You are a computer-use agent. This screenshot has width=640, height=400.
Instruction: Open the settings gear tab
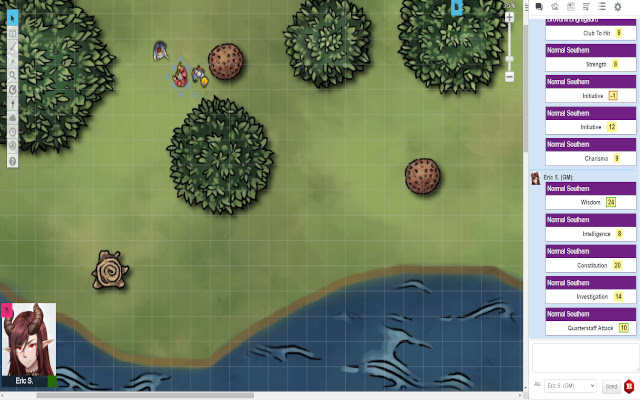tap(617, 7)
